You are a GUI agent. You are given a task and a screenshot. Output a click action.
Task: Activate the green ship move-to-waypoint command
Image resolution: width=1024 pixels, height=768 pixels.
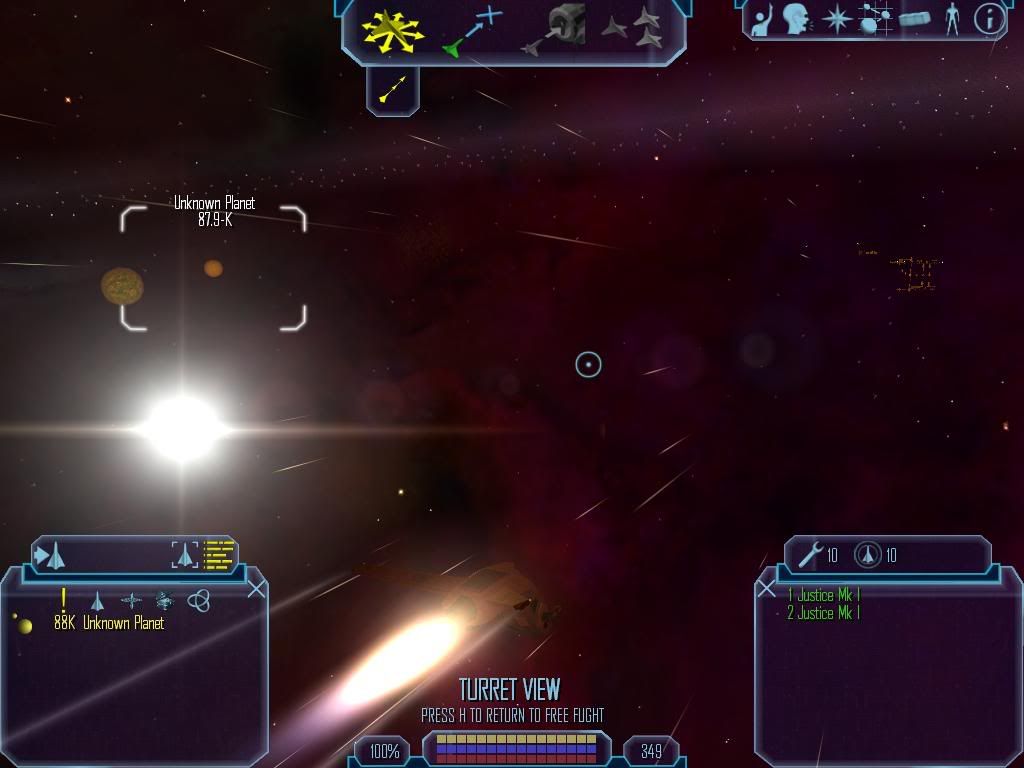click(x=472, y=31)
